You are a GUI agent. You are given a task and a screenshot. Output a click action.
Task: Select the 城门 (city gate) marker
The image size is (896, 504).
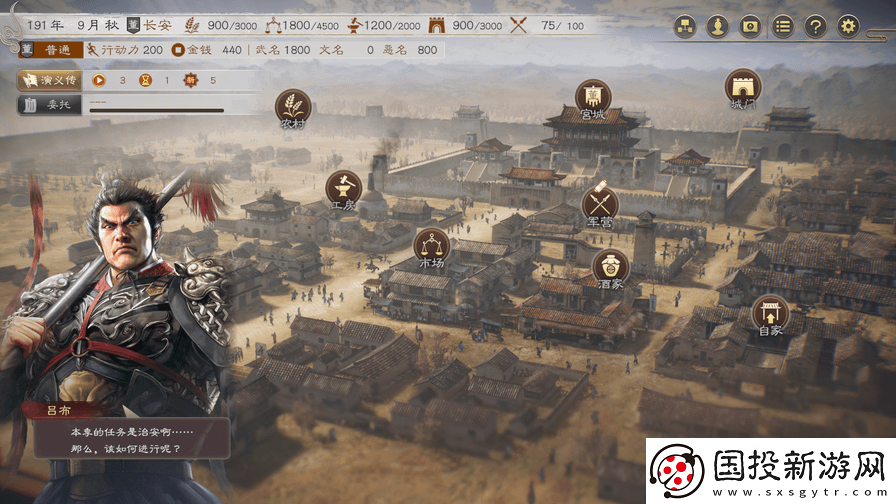(743, 86)
